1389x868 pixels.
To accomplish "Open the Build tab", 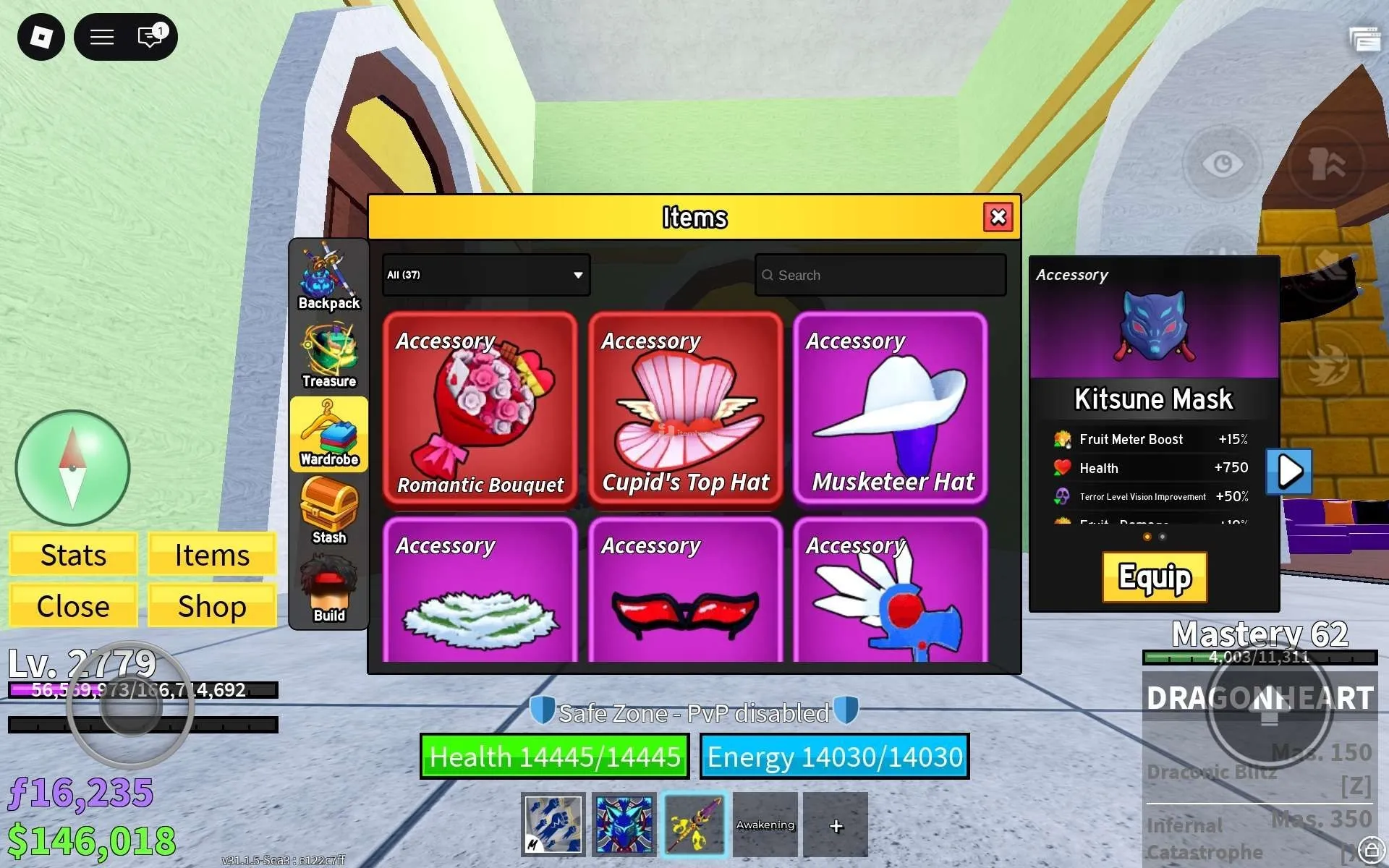I will tap(329, 590).
